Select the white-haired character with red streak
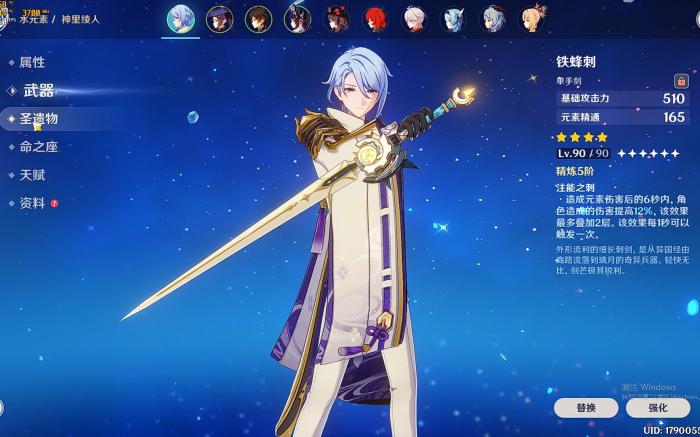The height and width of the screenshot is (437, 700). (x=415, y=18)
